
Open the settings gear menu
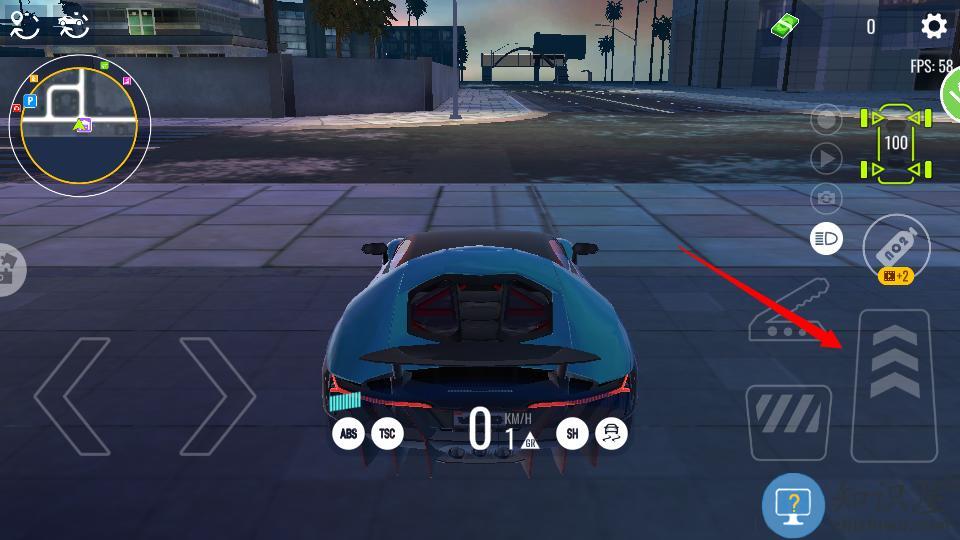[934, 26]
